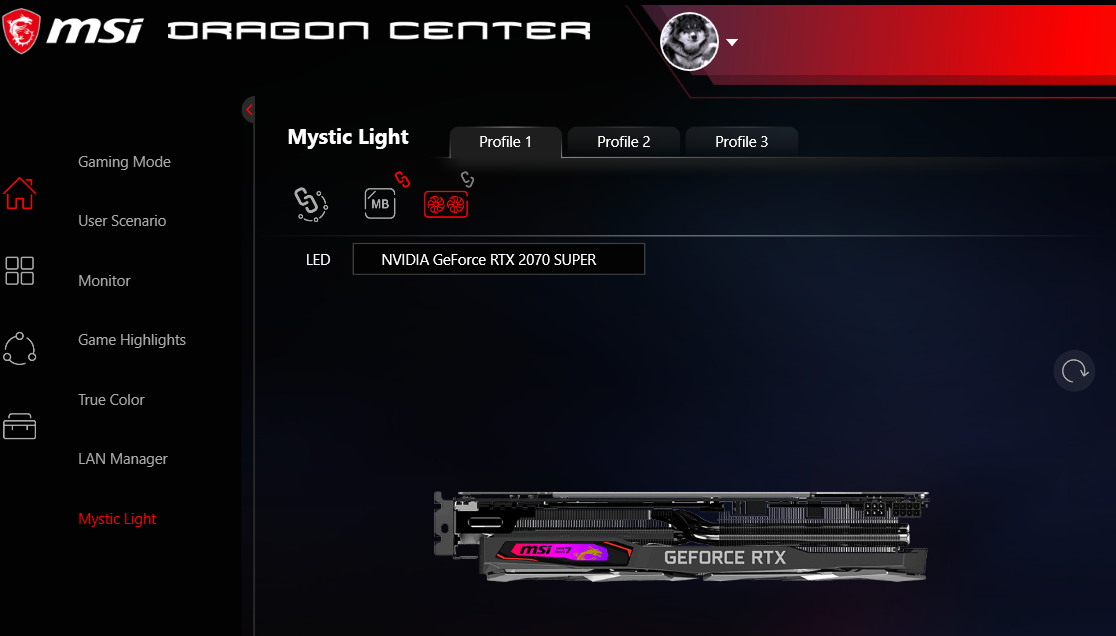Switch to the Profile 1 tab
The width and height of the screenshot is (1116, 636).
tap(505, 142)
